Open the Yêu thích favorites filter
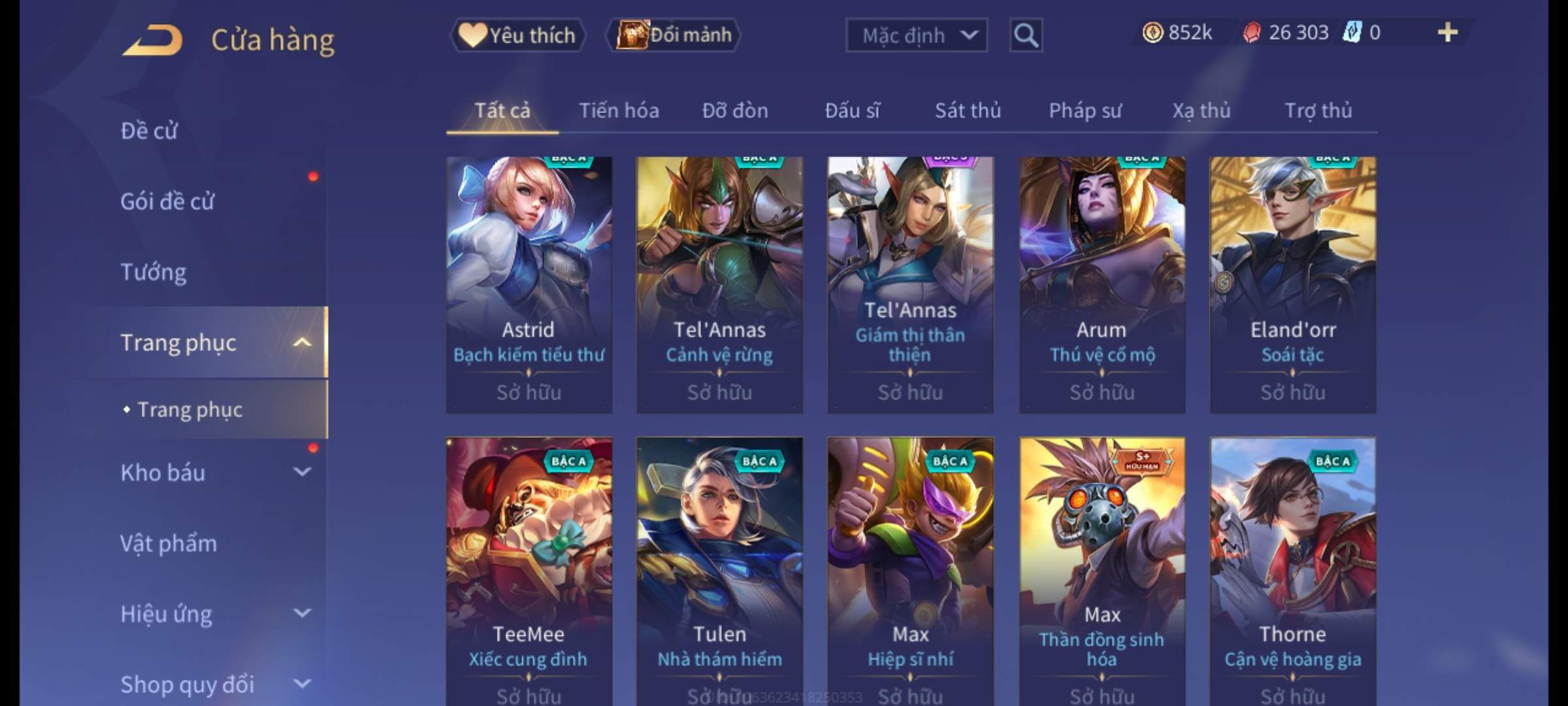The height and width of the screenshot is (706, 1568). pos(517,35)
